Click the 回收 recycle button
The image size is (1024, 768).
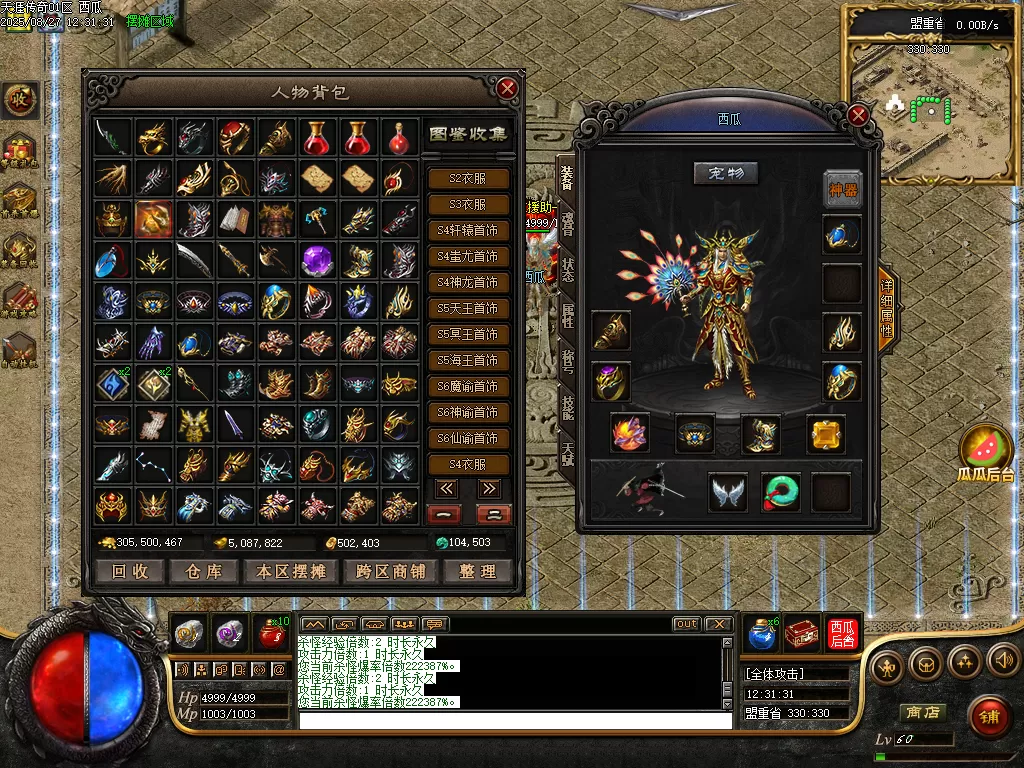pos(130,571)
